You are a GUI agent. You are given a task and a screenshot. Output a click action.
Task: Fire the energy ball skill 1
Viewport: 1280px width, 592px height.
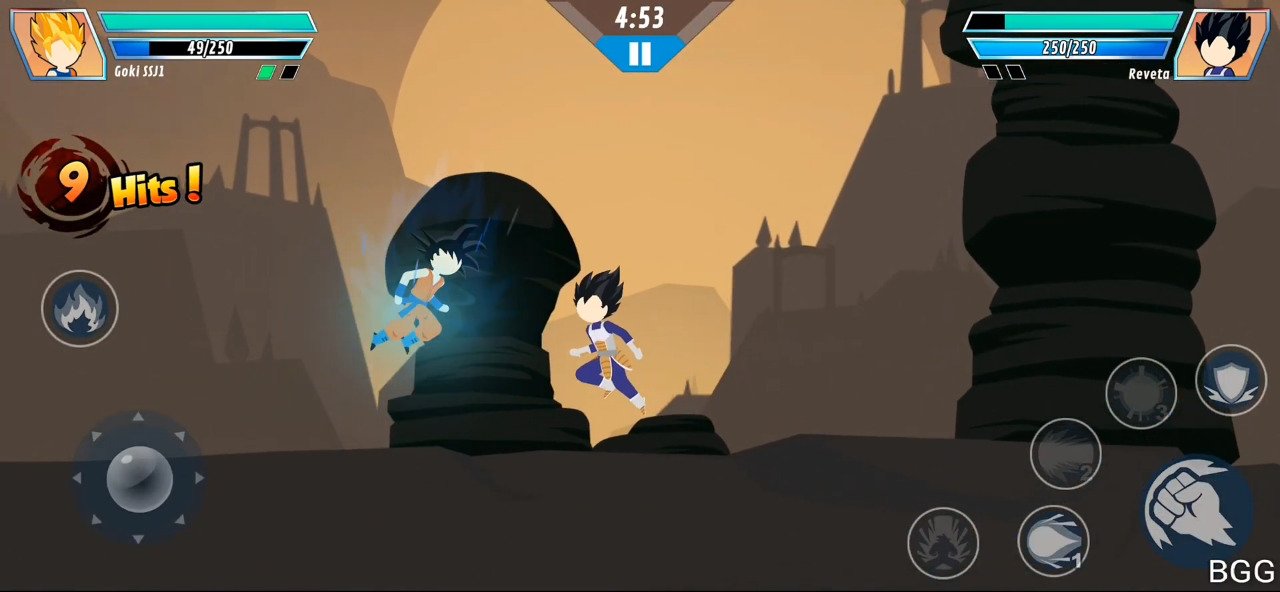point(1053,541)
